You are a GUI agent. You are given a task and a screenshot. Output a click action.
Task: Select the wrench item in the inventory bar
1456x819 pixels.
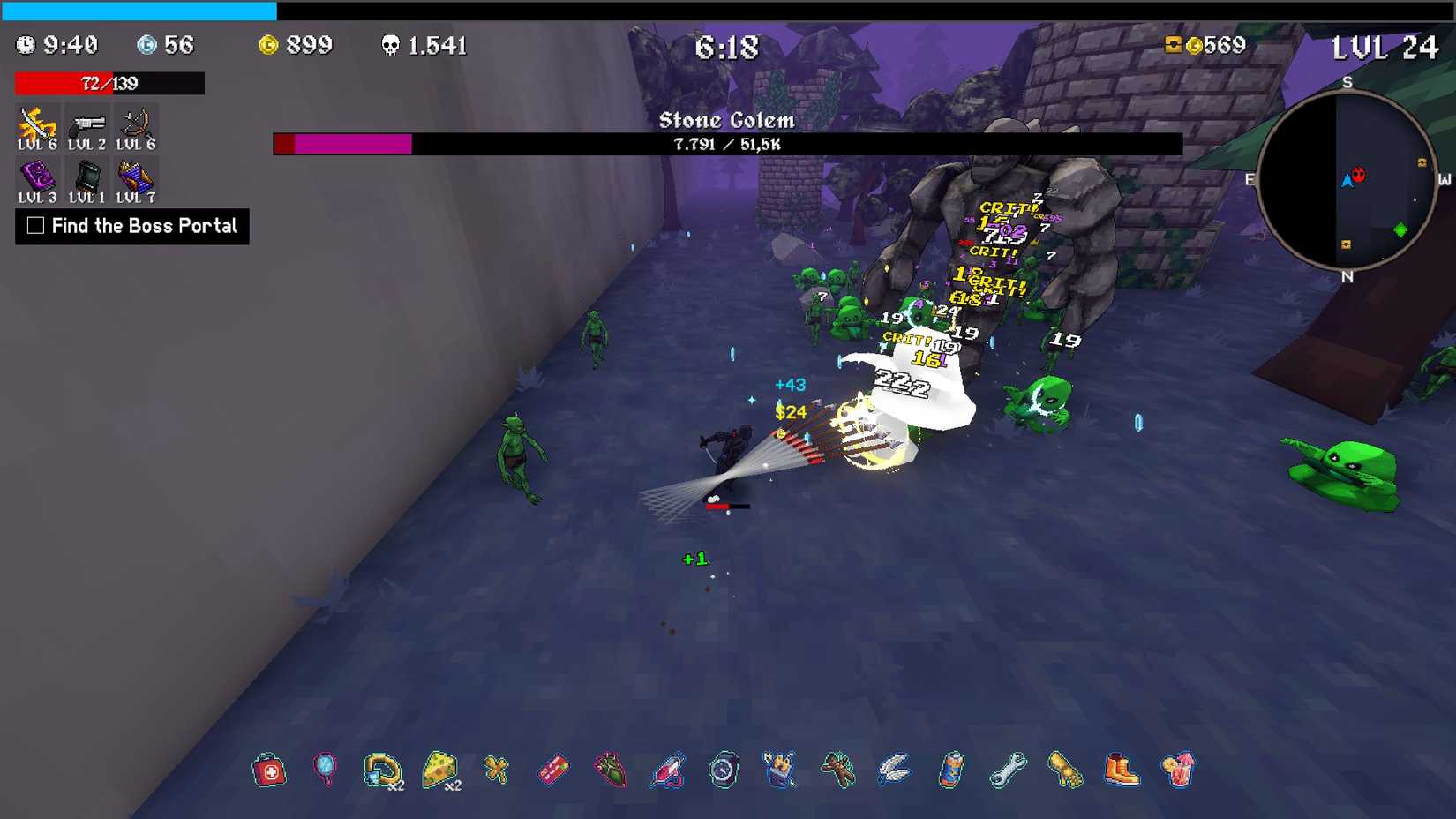coord(1007,770)
